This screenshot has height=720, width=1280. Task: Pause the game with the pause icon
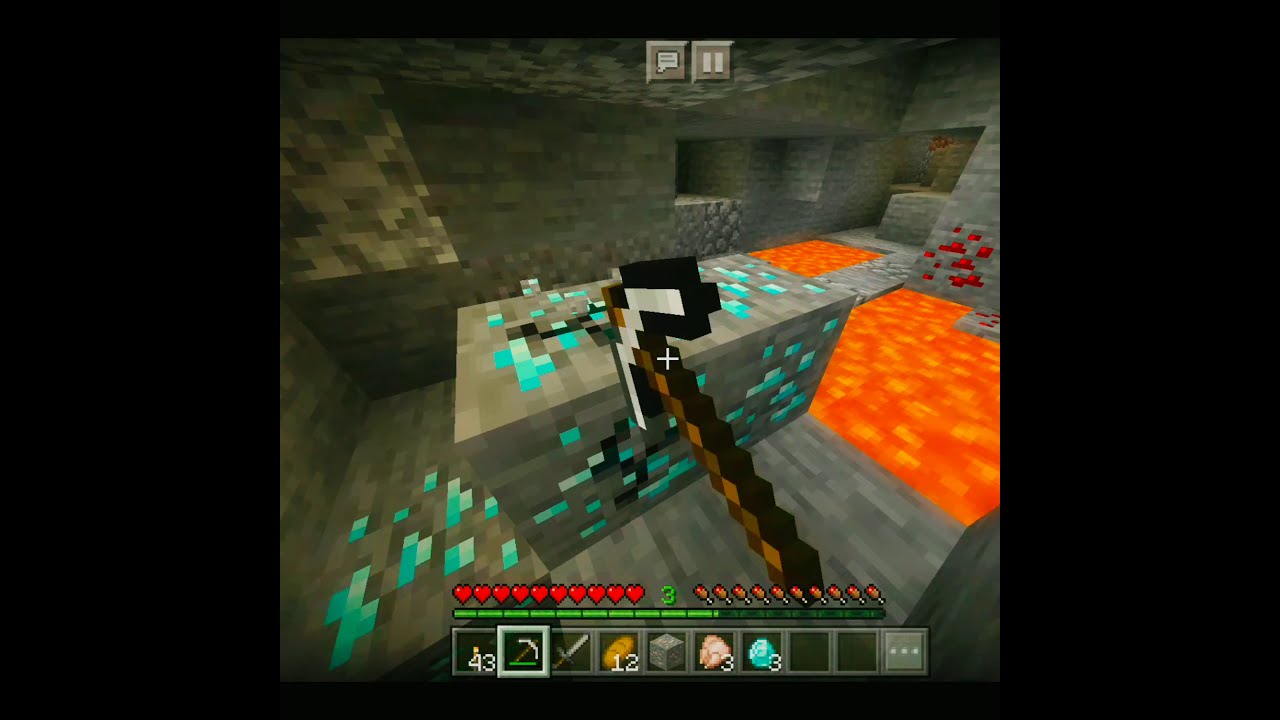tap(714, 61)
